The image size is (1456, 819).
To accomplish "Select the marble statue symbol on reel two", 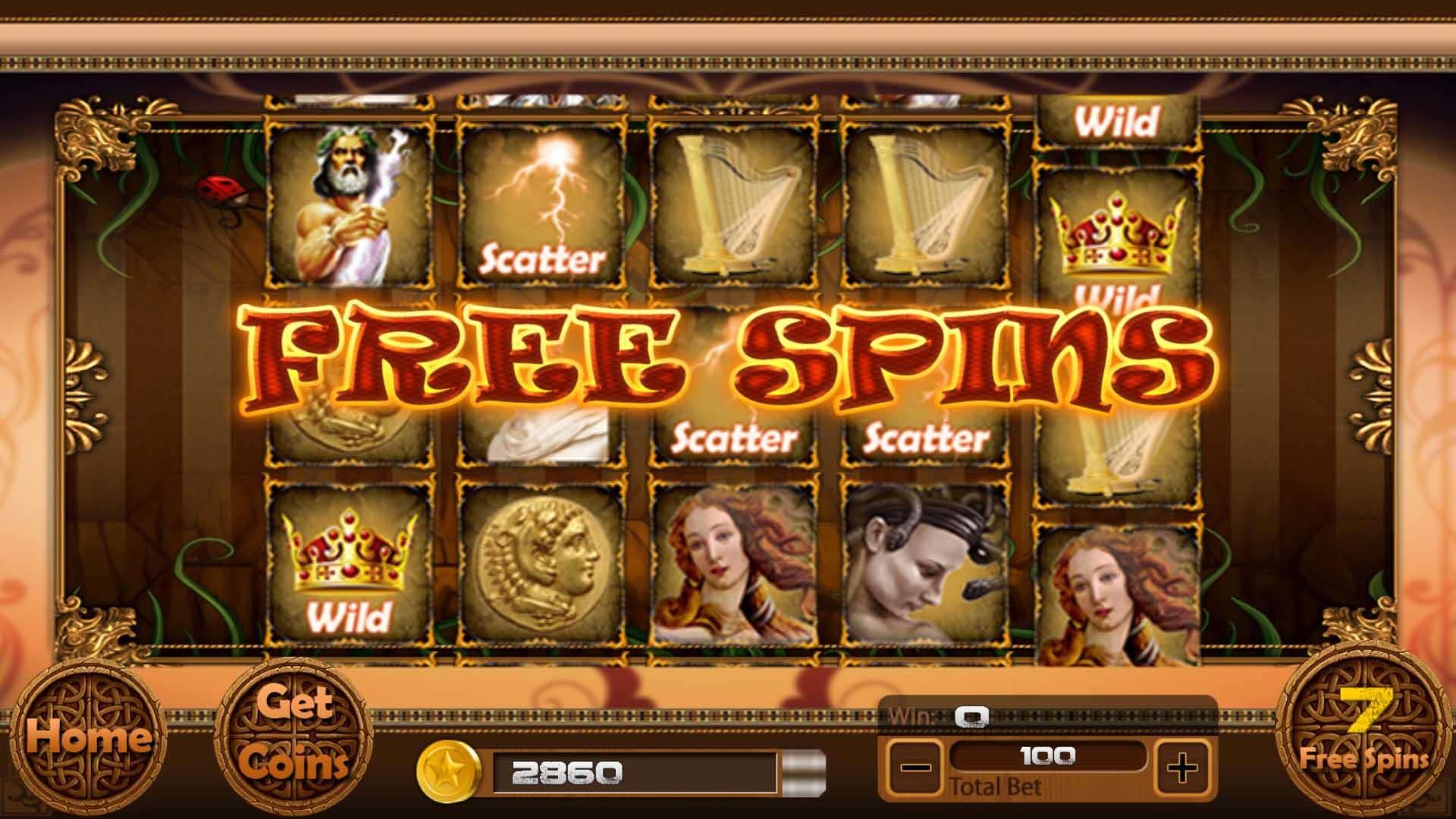I will coord(546,432).
